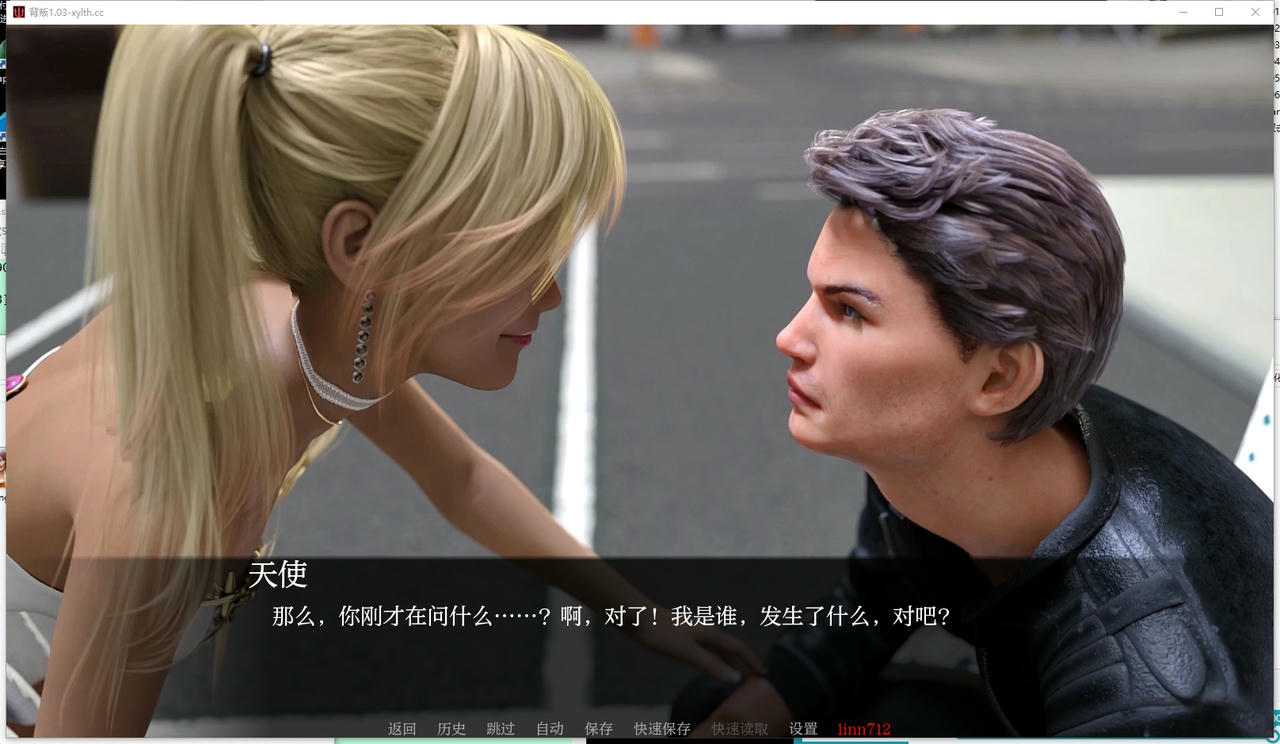Click the 天使 character name label
The height and width of the screenshot is (744, 1280).
pyautogui.click(x=280, y=575)
